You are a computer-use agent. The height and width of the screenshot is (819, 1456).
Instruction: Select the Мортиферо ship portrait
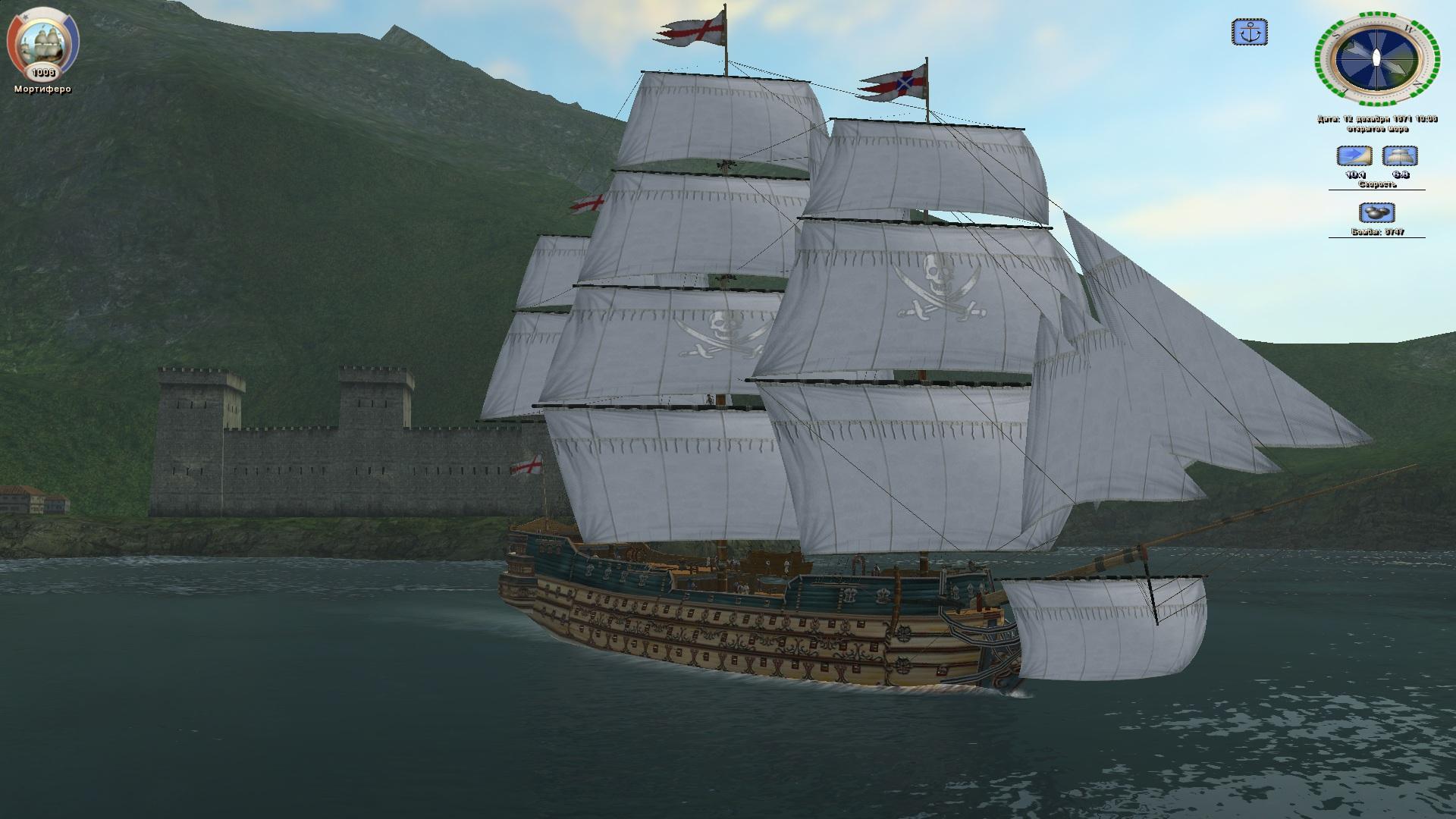point(42,44)
